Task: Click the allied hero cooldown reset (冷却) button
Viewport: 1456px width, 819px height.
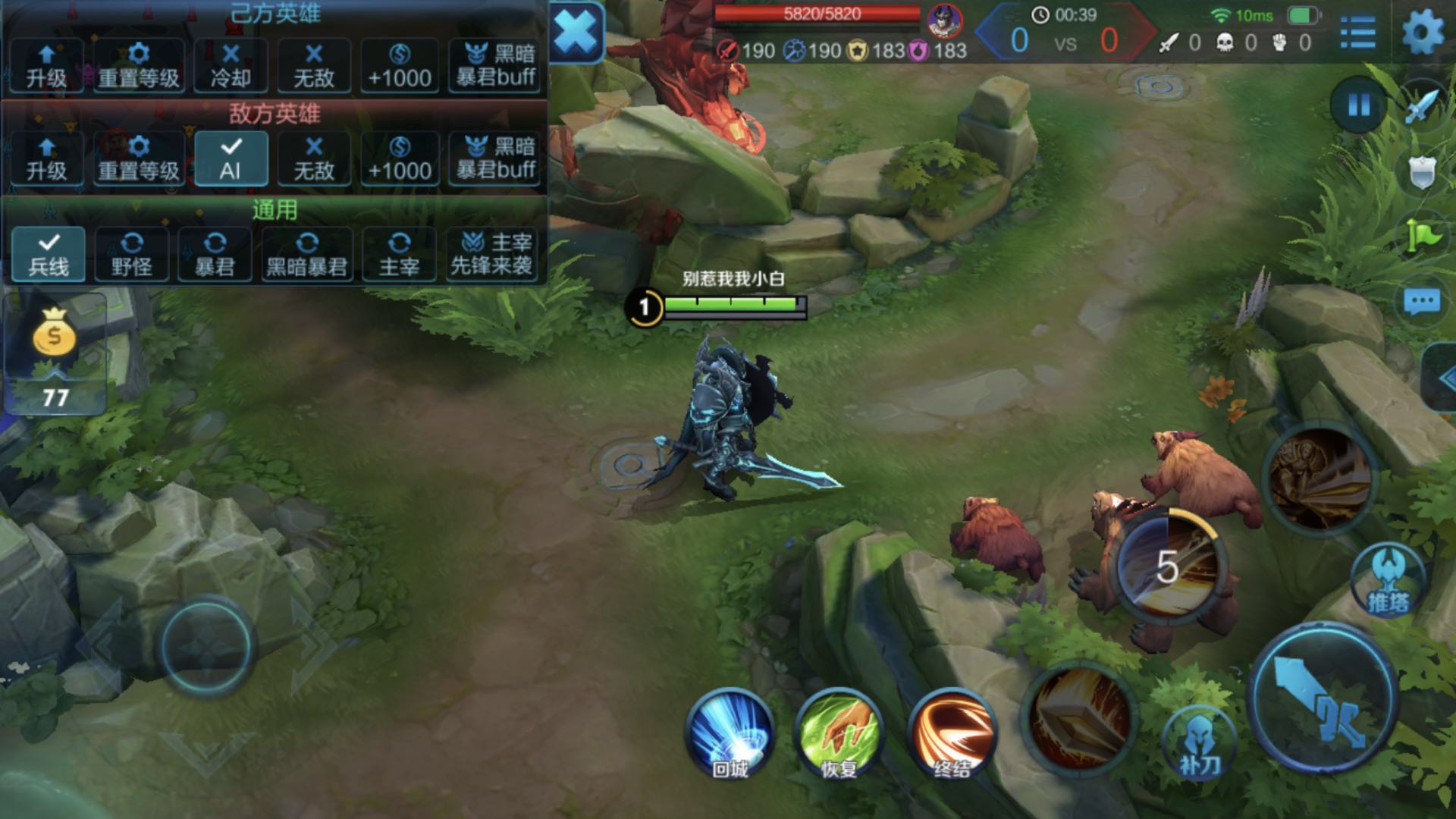Action: (231, 66)
